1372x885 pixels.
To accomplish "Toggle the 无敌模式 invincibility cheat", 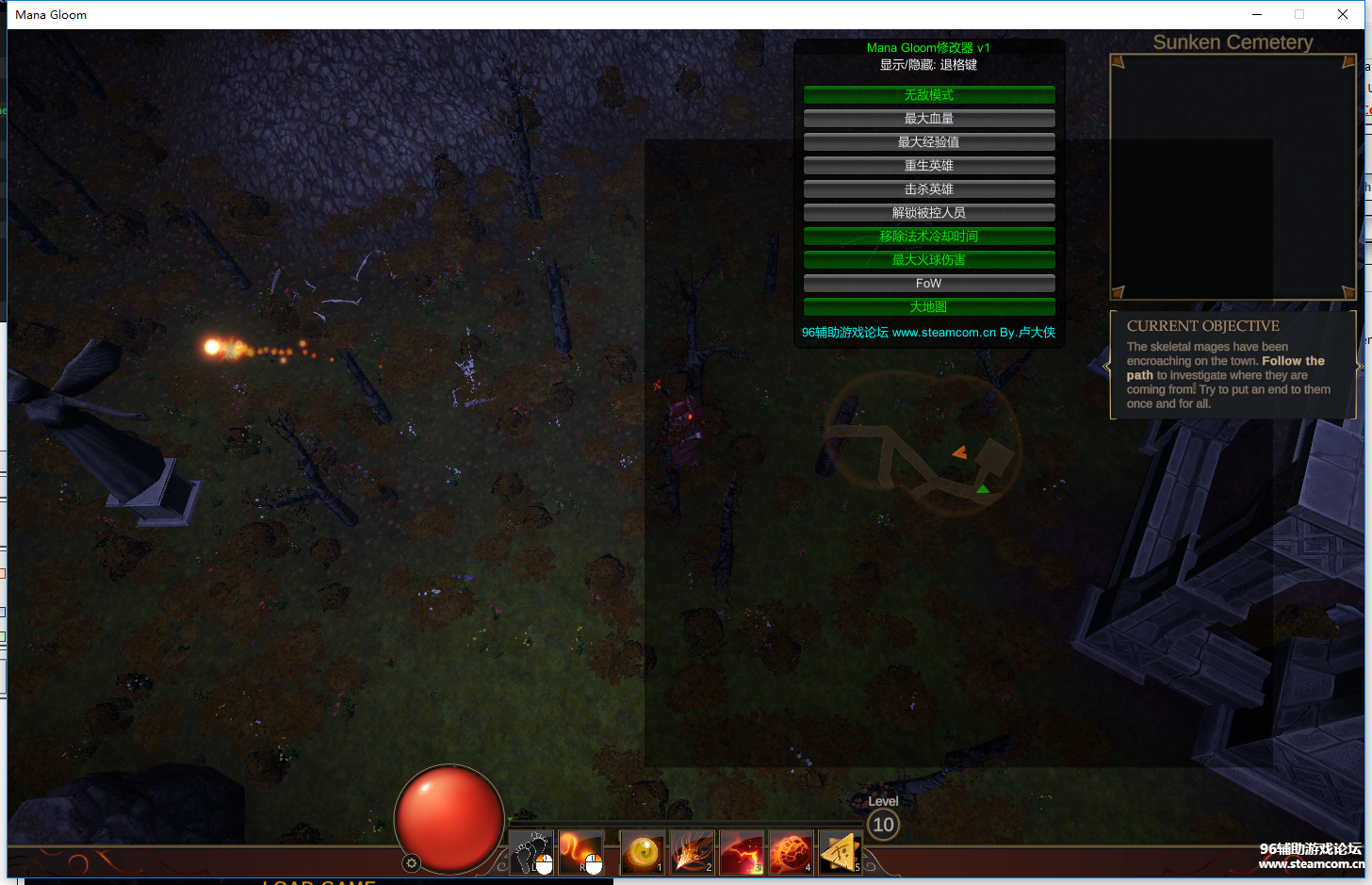I will tap(928, 95).
